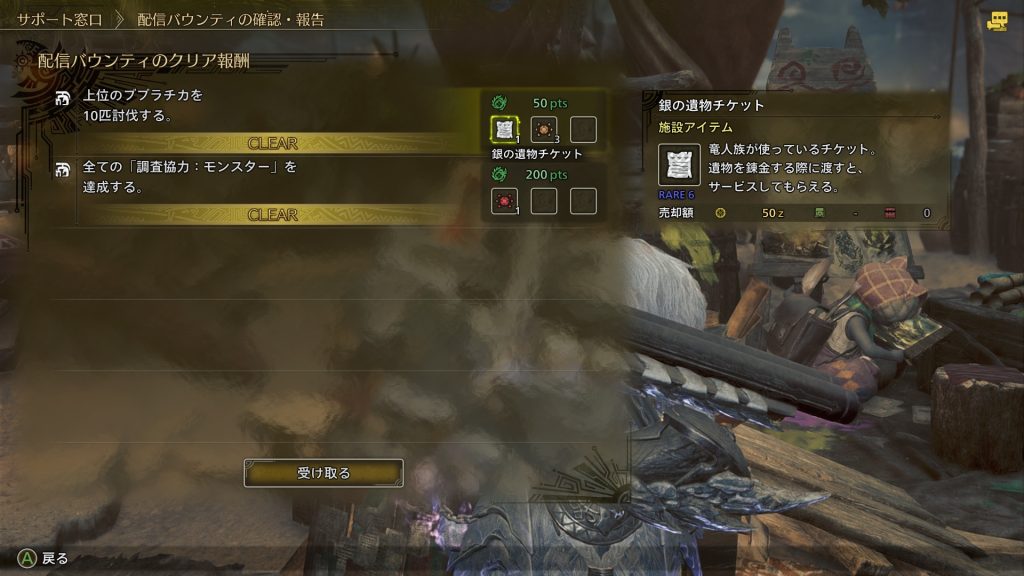Claim rewards with the 受け取る button

(323, 473)
